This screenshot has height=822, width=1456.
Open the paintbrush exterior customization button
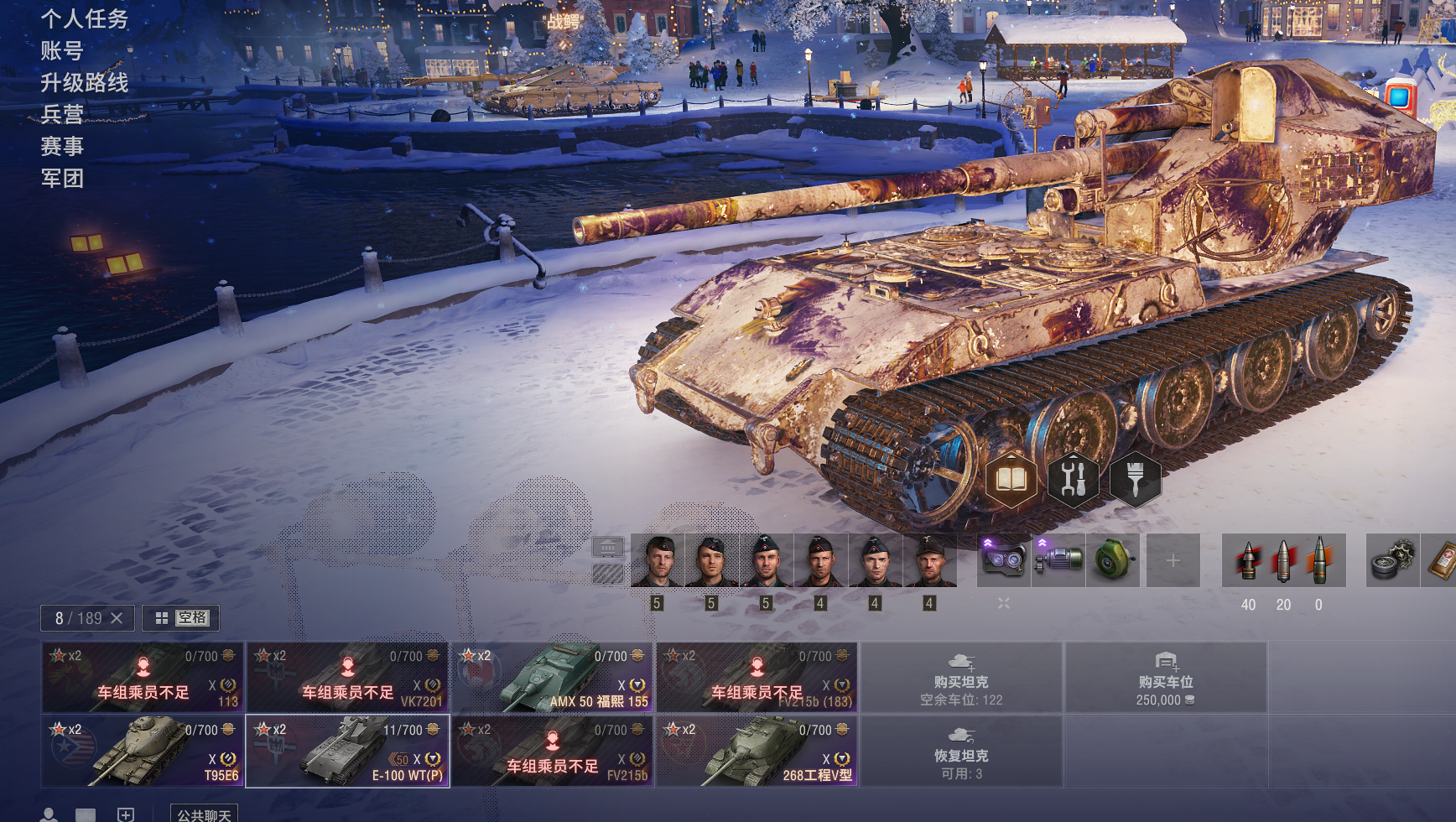(1136, 479)
